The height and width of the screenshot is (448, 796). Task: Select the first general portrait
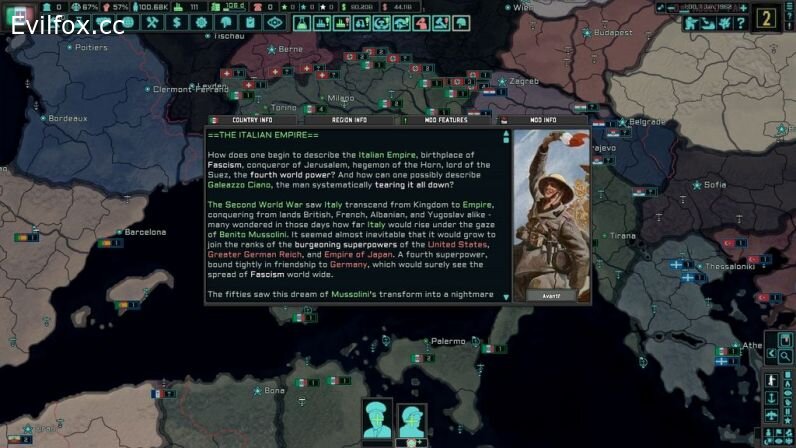[x=378, y=419]
